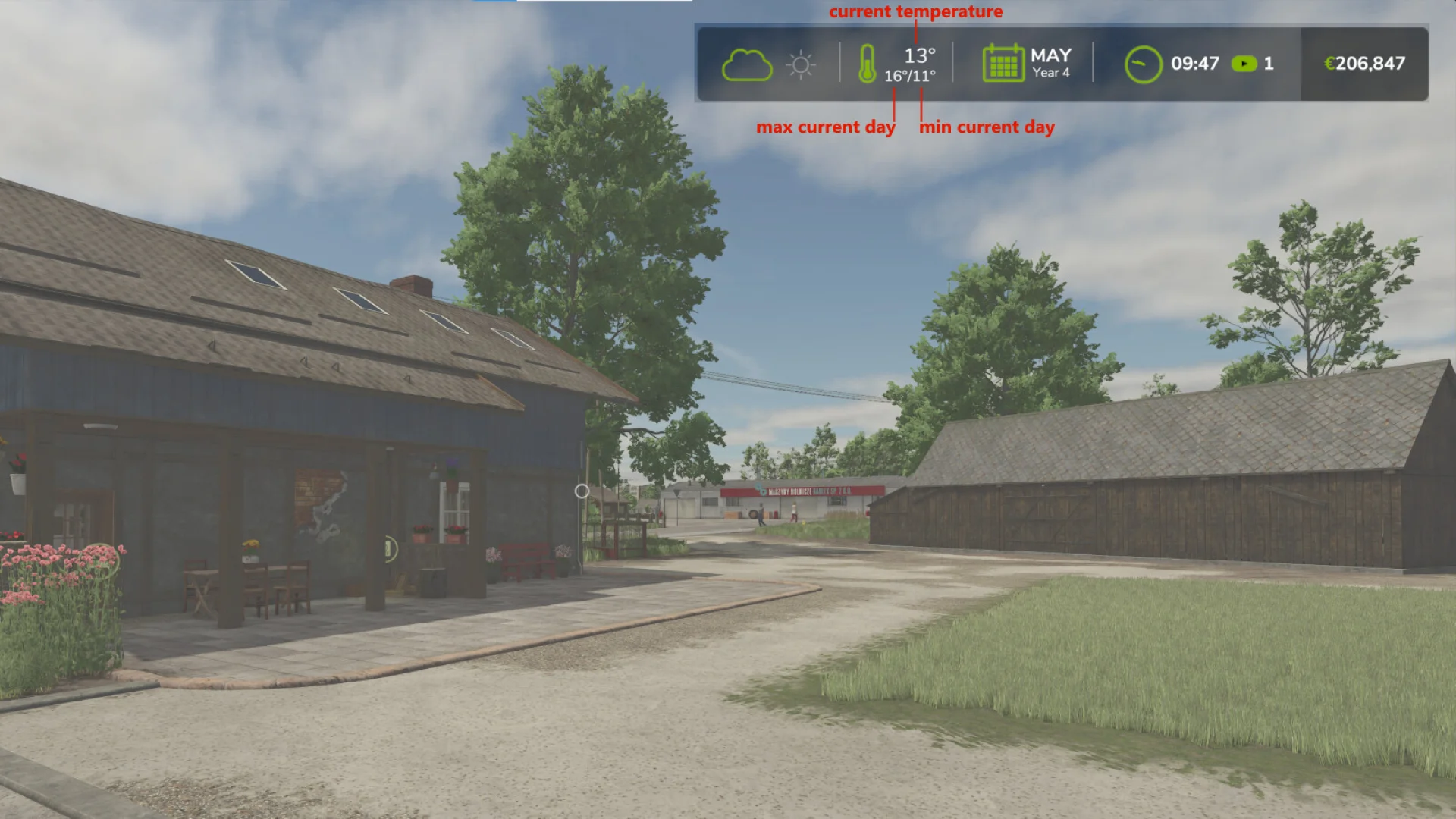
Task: Select the crosshair circle reticle in the scene
Action: point(582,492)
